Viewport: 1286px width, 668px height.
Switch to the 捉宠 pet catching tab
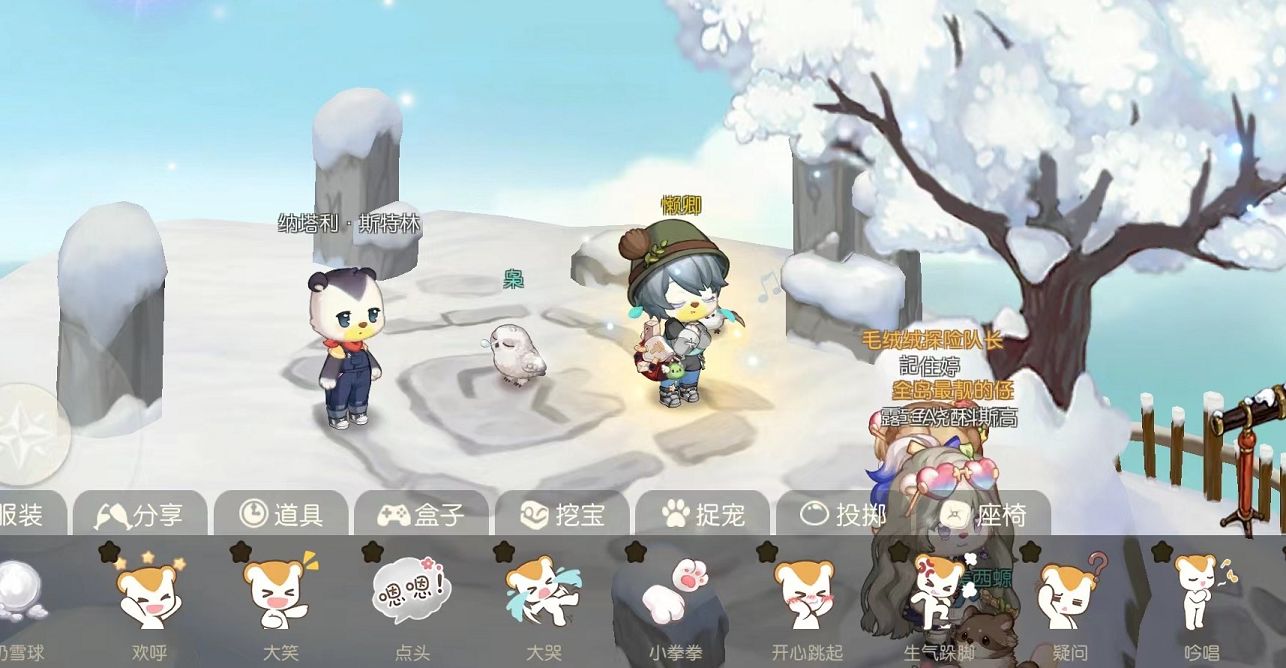click(703, 515)
